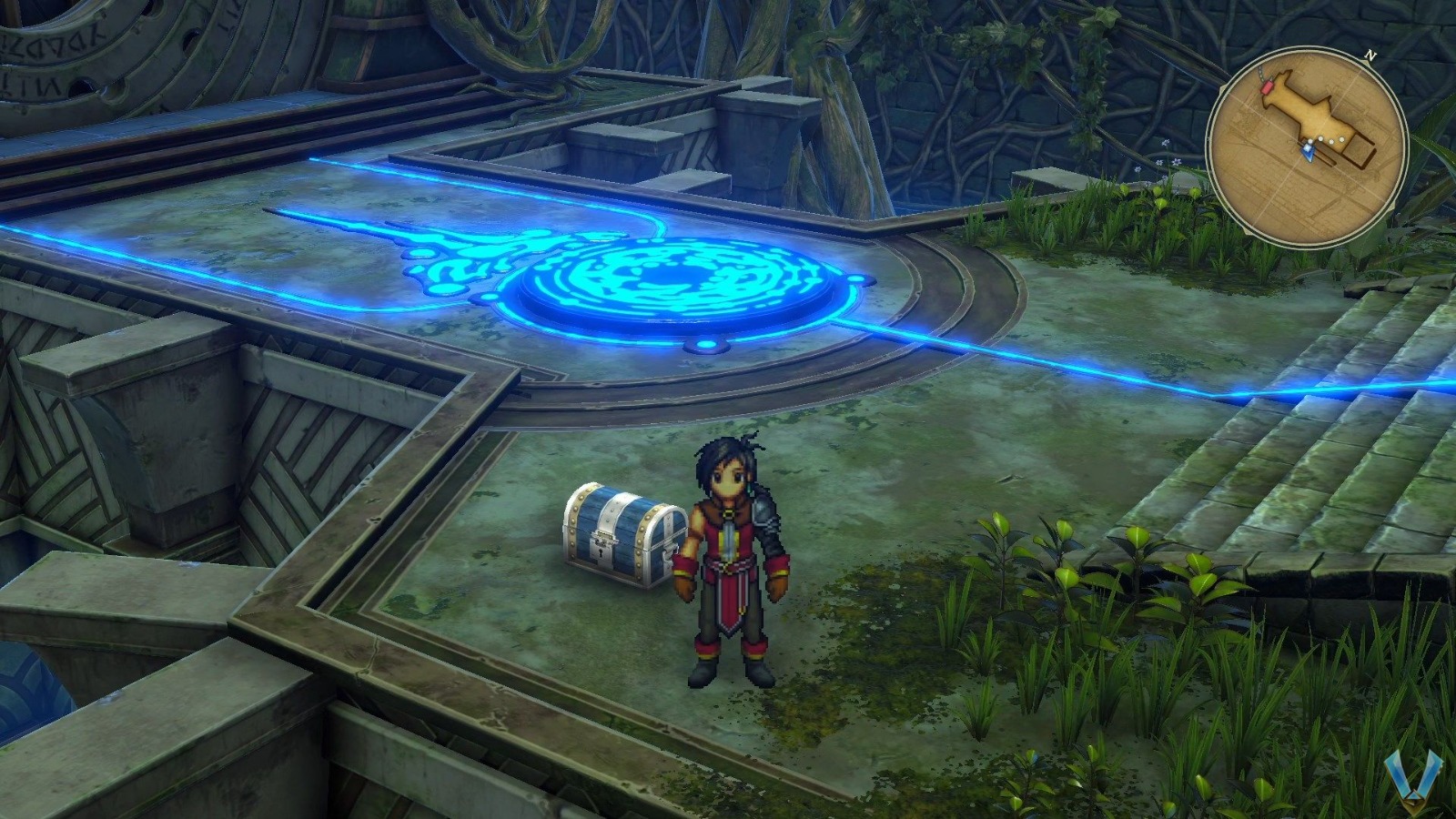Select the blue player arrow on the minimap
1456x819 pixels.
point(1308,151)
